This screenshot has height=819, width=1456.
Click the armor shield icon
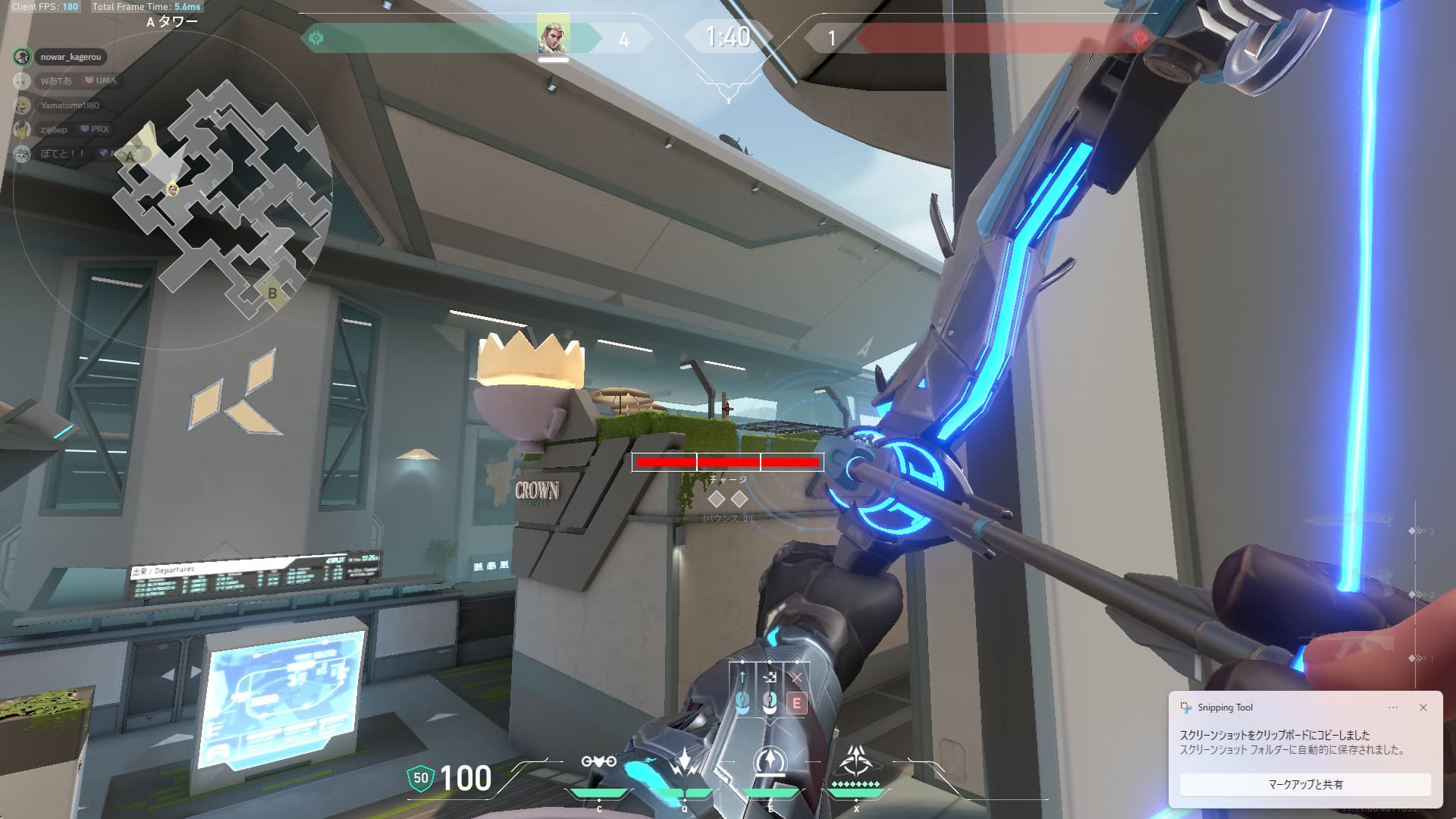(420, 778)
